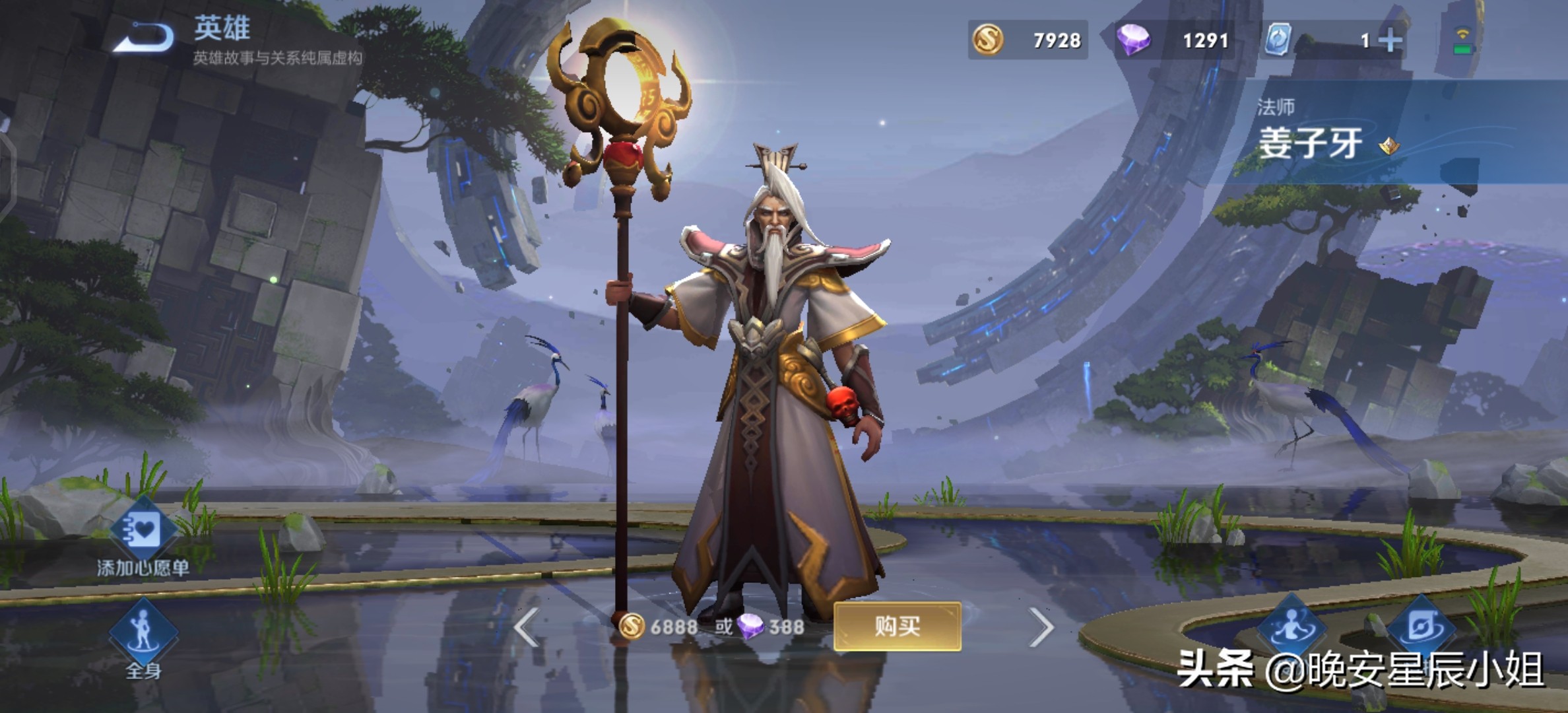Click the plus button beside the ticket count
Screen dimensions: 1568x713
click(1390, 41)
